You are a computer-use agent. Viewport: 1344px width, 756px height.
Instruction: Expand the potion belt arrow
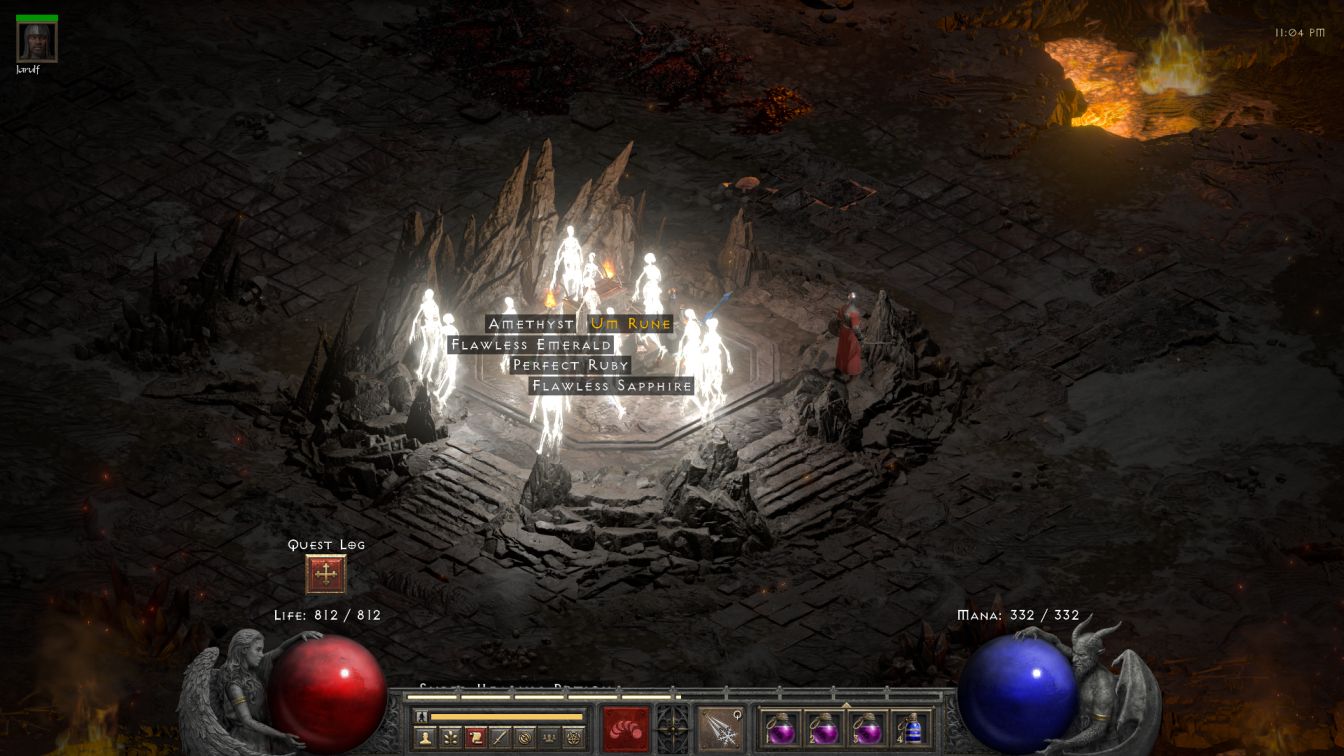coord(846,705)
